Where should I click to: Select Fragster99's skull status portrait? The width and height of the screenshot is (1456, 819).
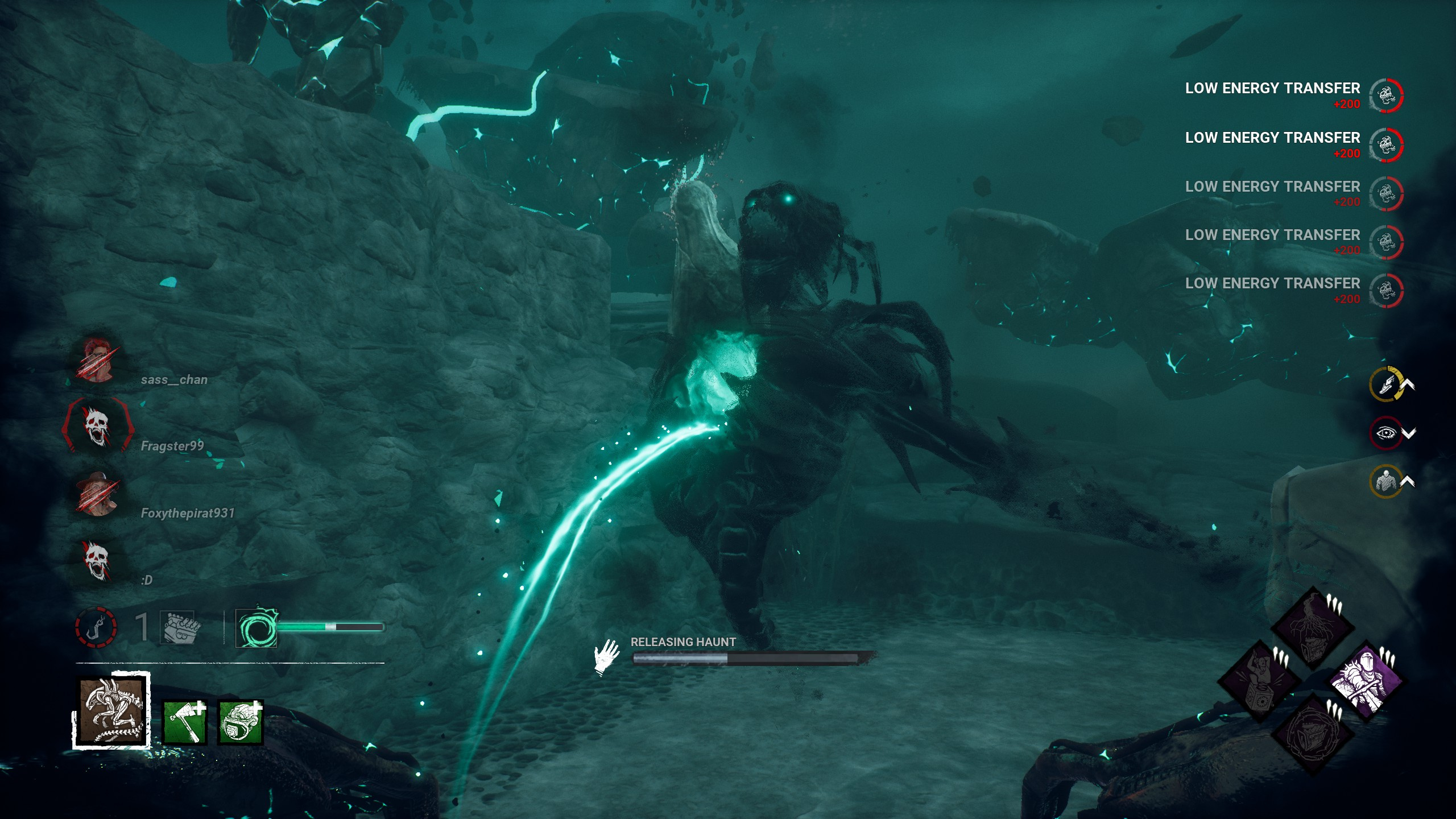(x=97, y=427)
